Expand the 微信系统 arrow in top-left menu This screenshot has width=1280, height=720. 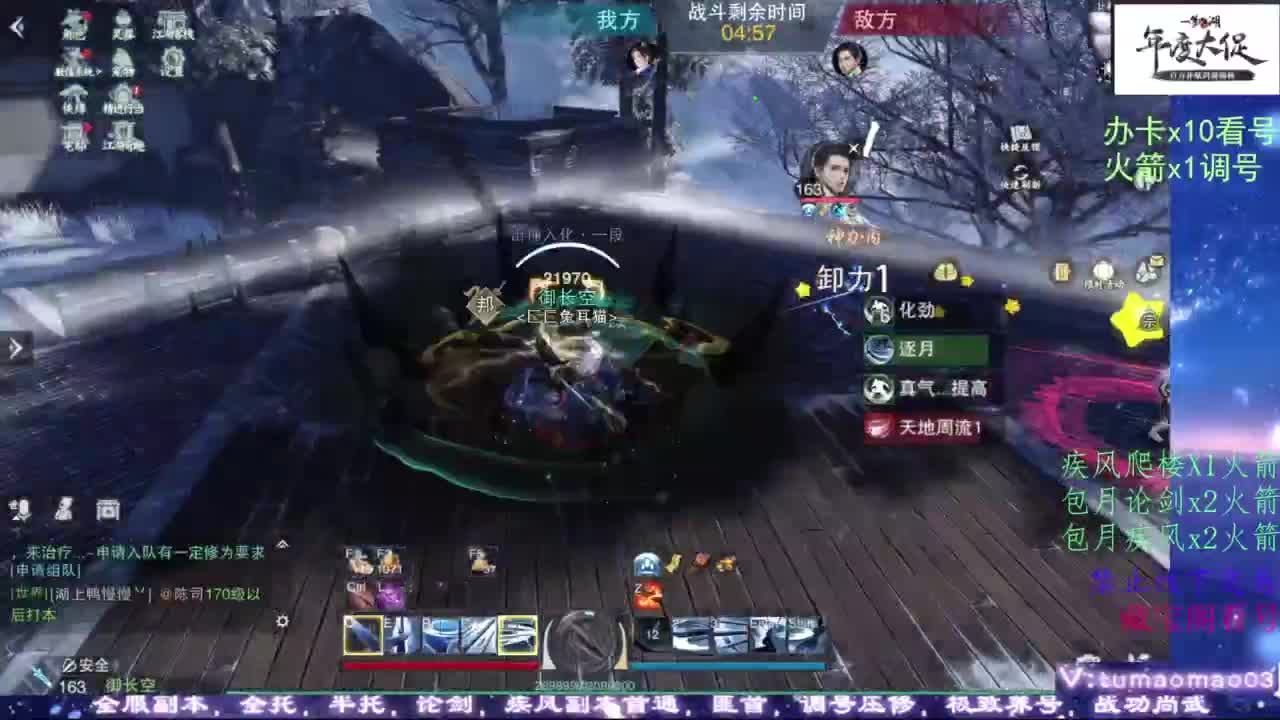click(x=98, y=70)
